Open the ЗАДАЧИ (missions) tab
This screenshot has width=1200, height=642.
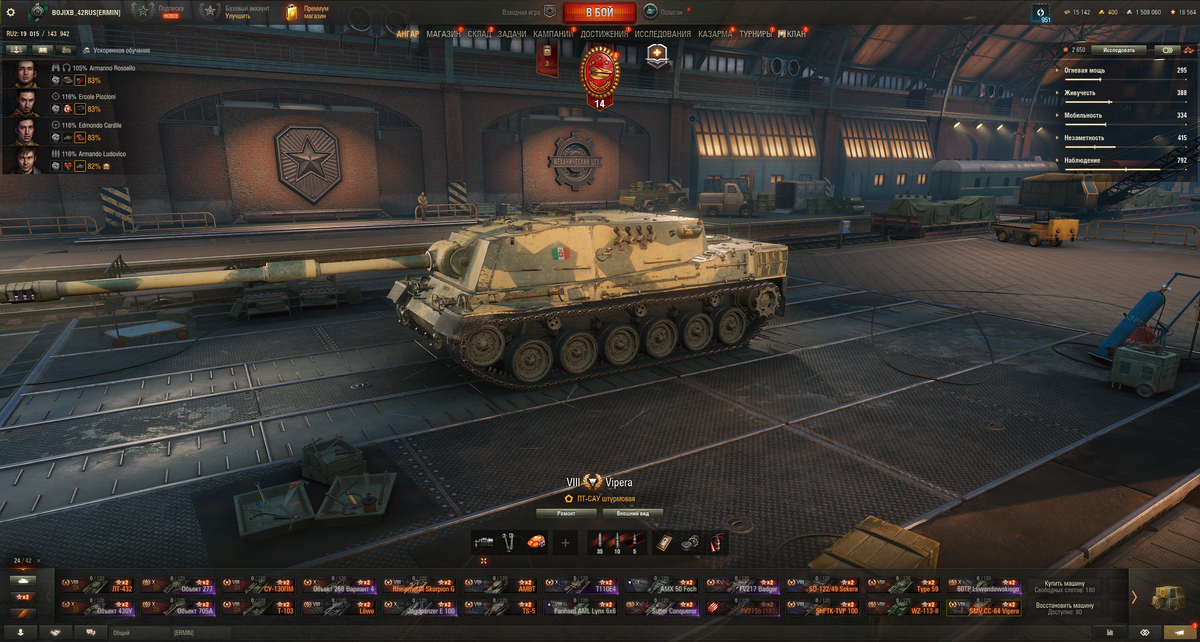[511, 34]
